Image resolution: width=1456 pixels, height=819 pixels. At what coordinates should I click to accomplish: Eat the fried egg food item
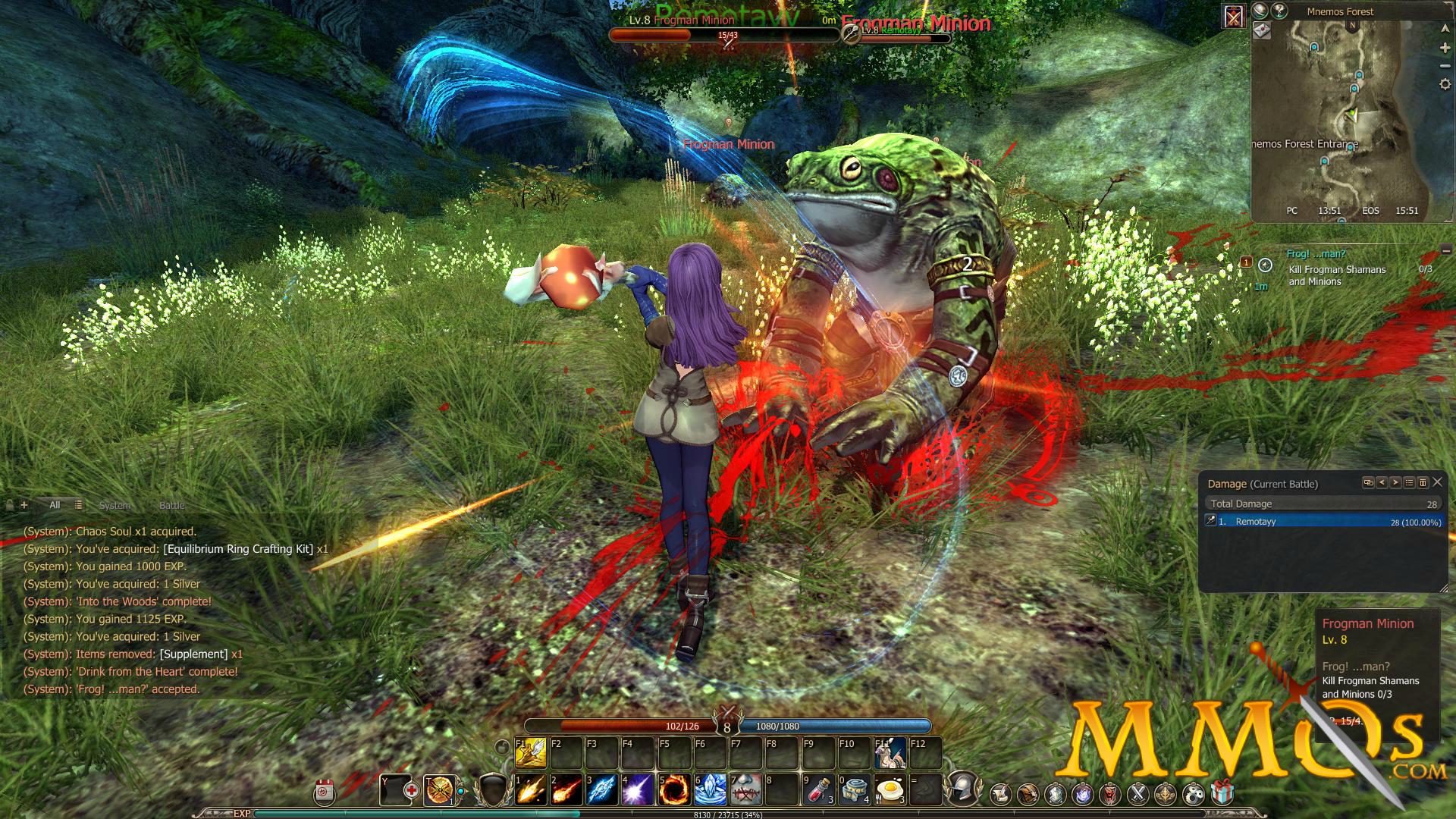click(890, 790)
